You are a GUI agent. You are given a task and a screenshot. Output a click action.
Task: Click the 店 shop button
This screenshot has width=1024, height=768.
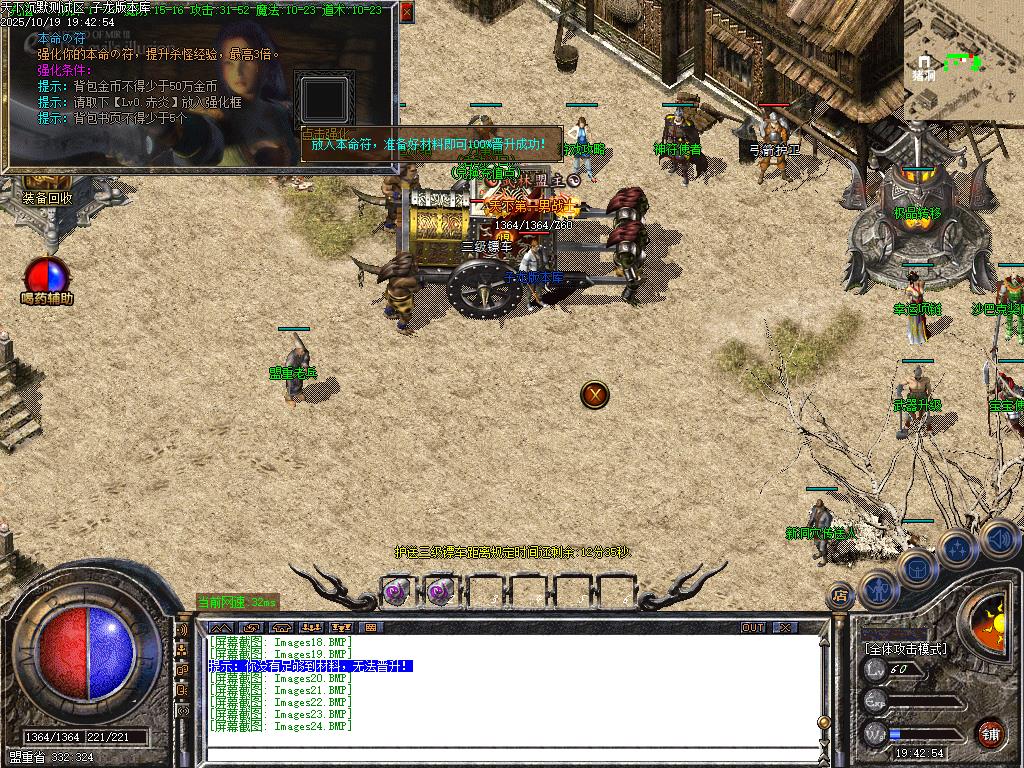point(840,597)
